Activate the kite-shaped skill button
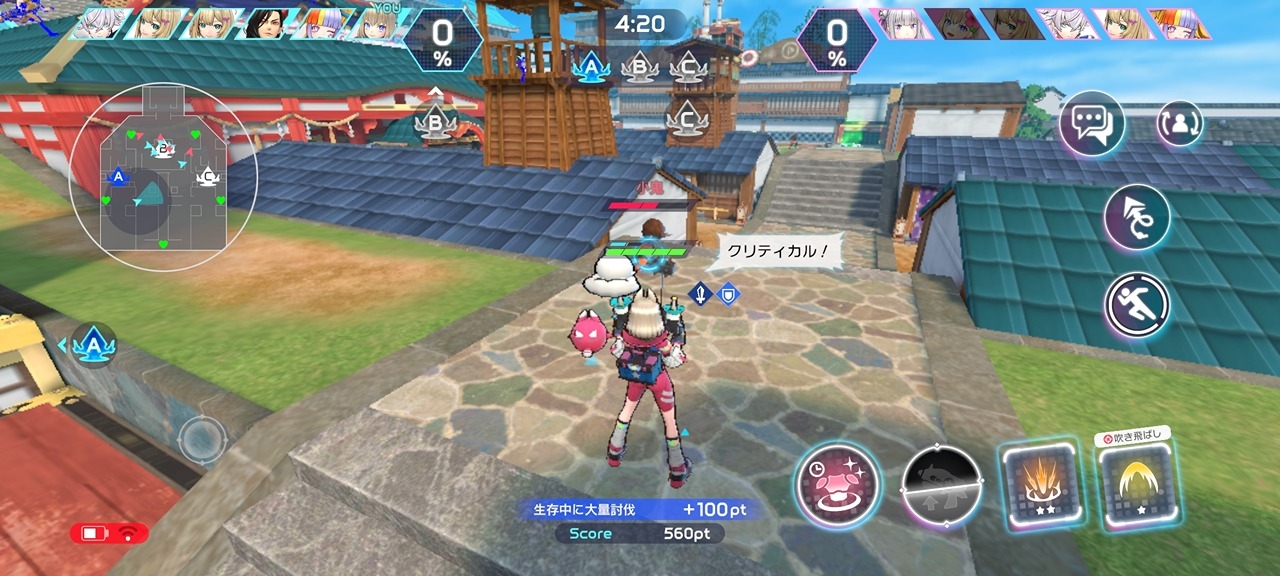Viewport: 1280px width, 576px height. pyautogui.click(x=1137, y=217)
